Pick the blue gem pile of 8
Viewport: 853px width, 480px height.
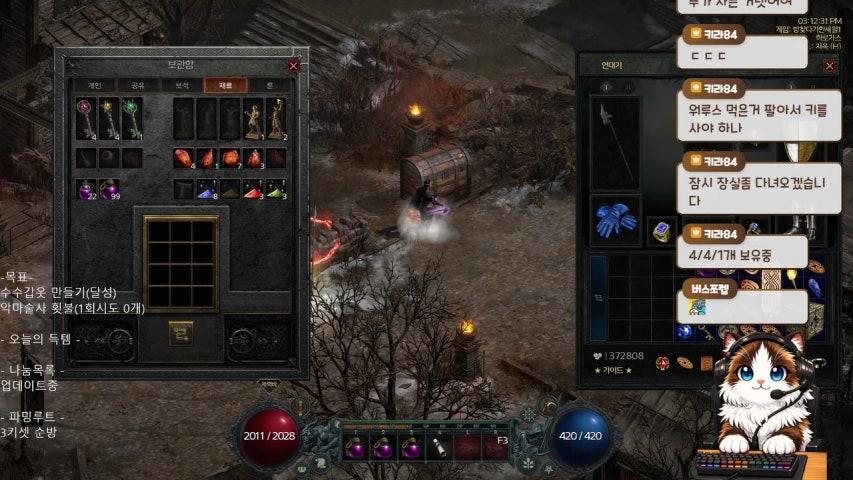[207, 189]
